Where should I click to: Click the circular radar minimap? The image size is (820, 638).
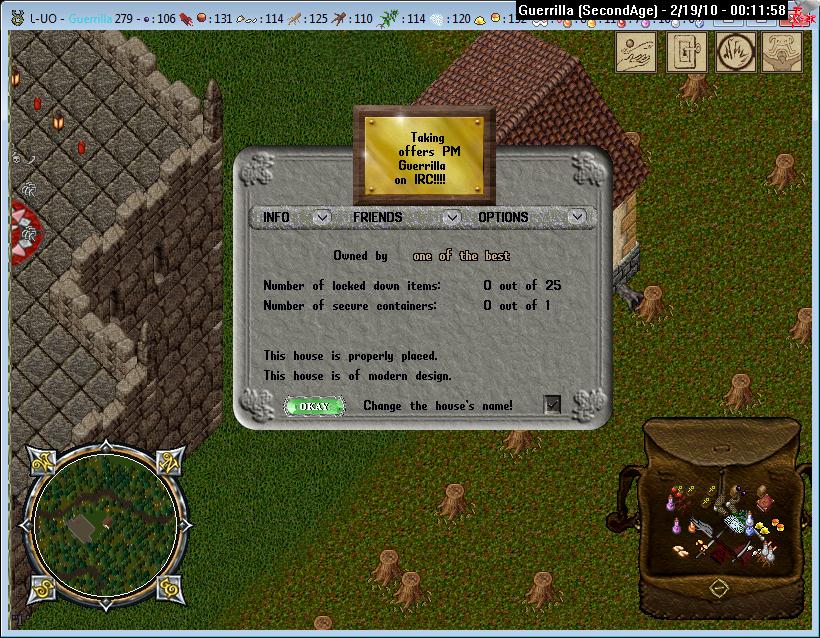(107, 520)
